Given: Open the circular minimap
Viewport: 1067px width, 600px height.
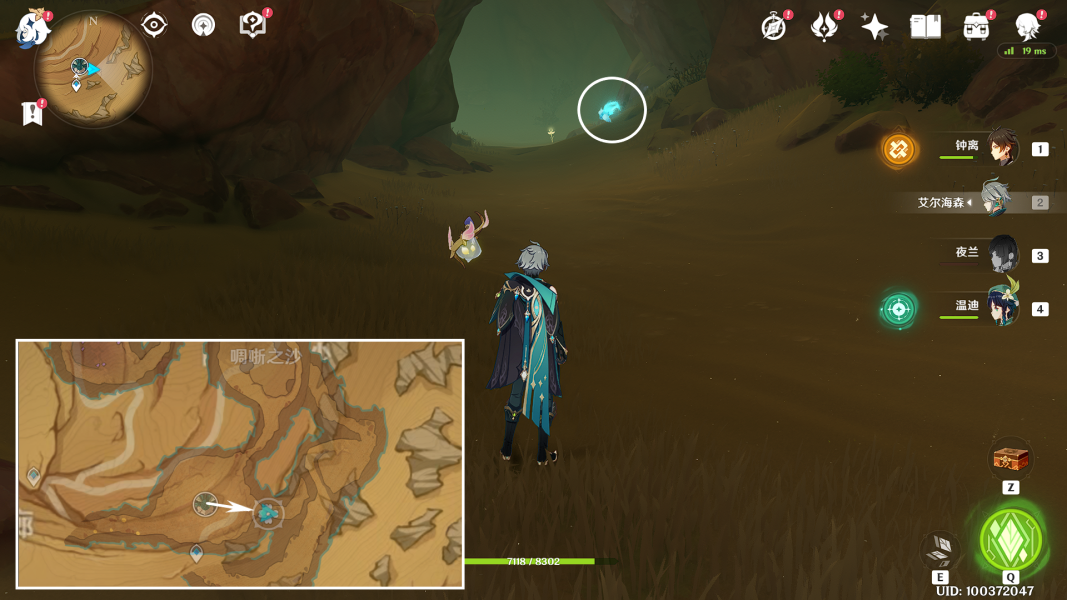Looking at the screenshot, I should coord(92,70).
